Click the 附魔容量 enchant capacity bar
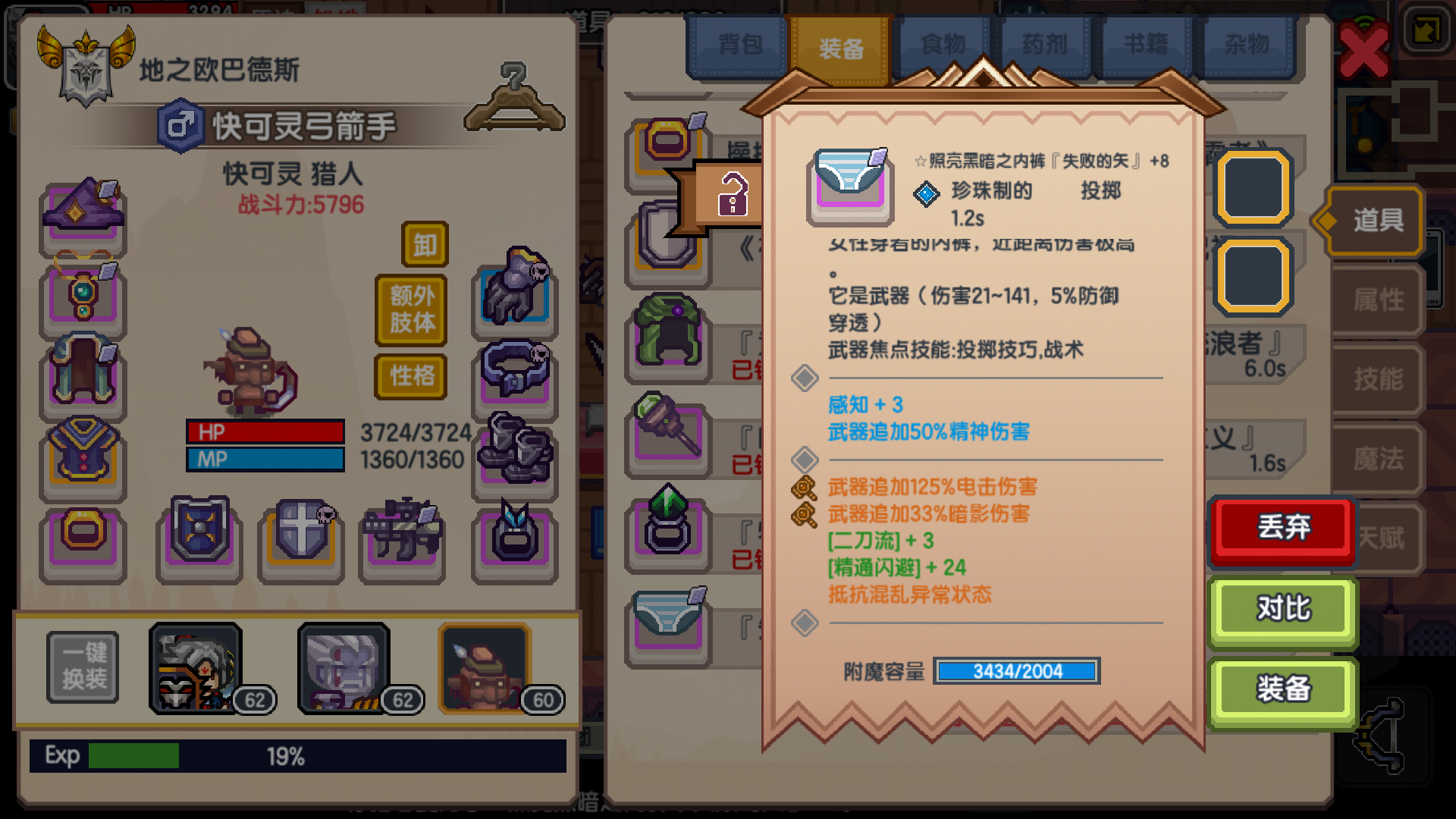Viewport: 1456px width, 819px height. pyautogui.click(x=1016, y=672)
